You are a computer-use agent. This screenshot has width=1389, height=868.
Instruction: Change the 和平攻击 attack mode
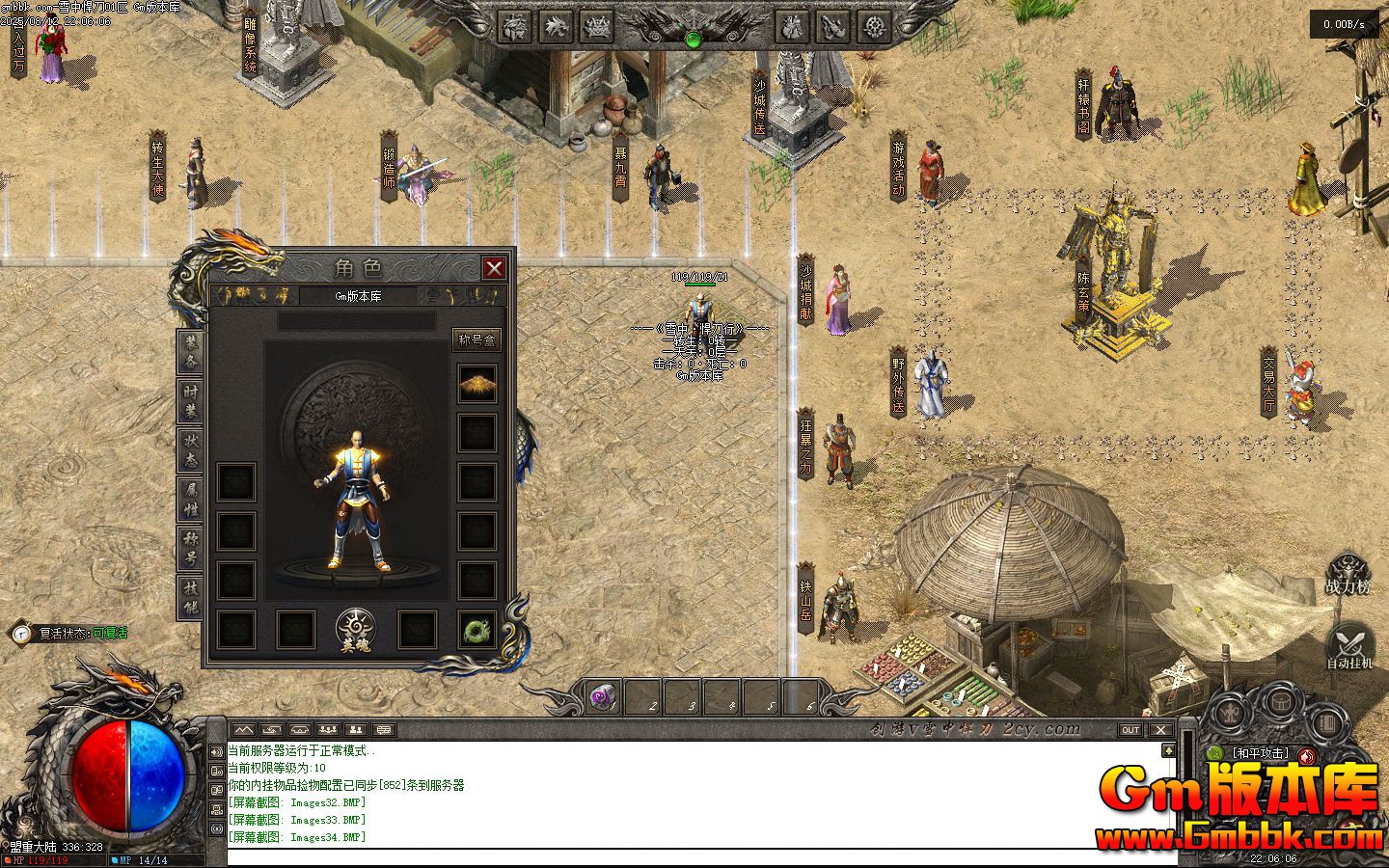click(x=1260, y=753)
